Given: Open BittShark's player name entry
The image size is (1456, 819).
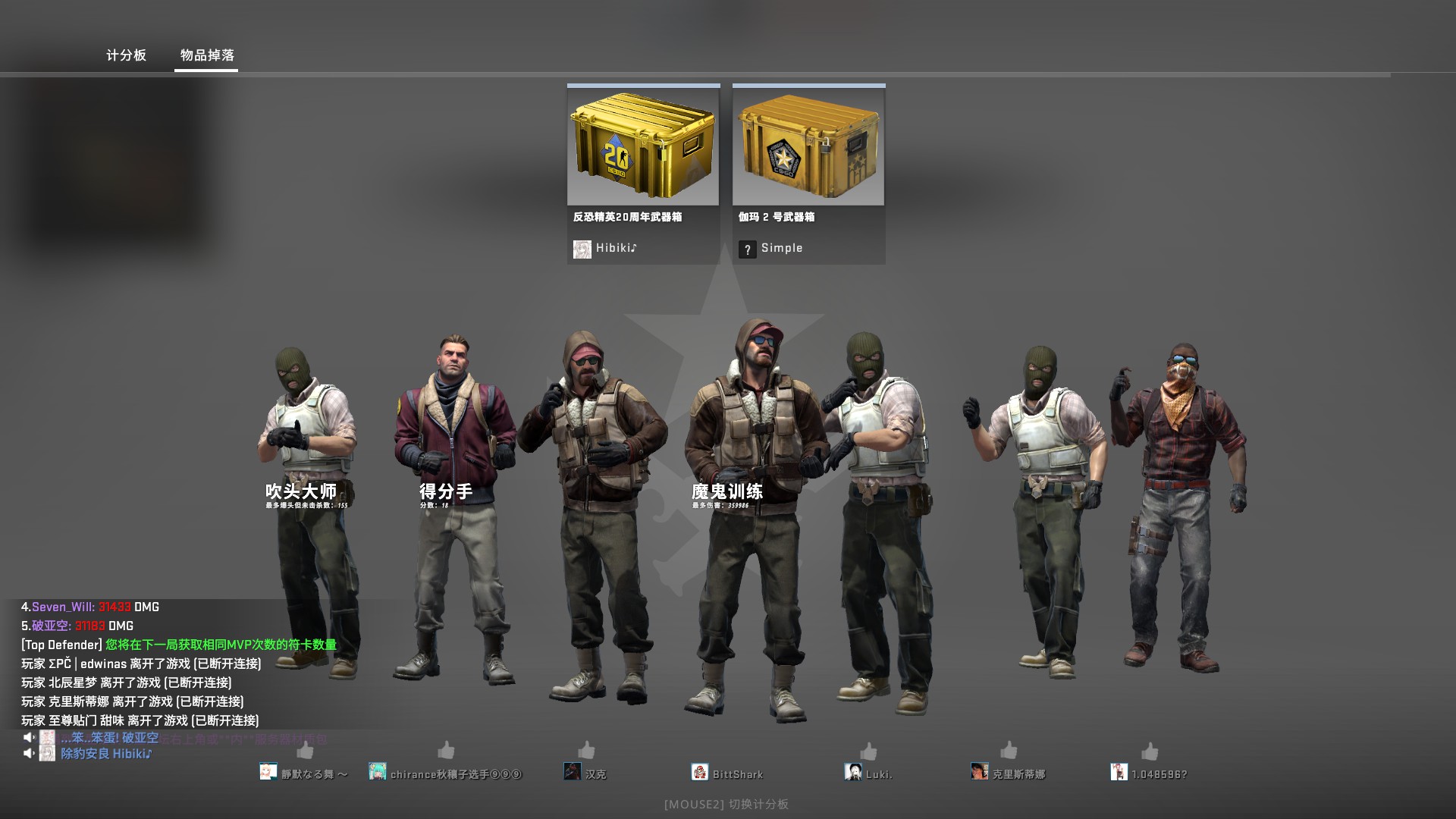Looking at the screenshot, I should (728, 773).
